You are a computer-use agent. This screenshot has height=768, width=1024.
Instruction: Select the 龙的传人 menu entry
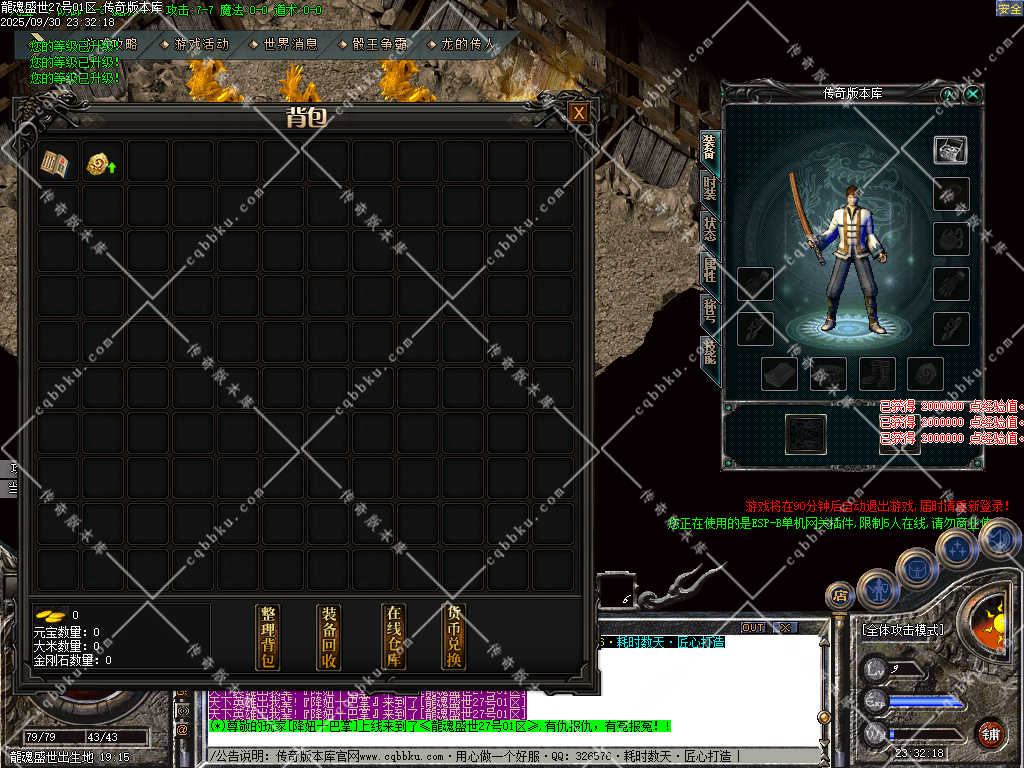coord(468,44)
